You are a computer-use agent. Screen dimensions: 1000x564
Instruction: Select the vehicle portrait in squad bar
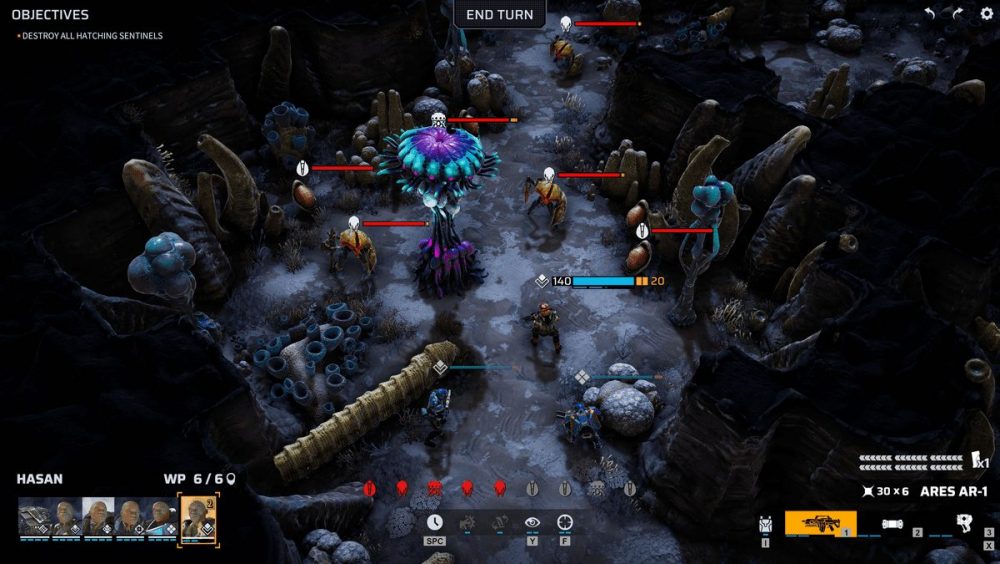[34, 516]
